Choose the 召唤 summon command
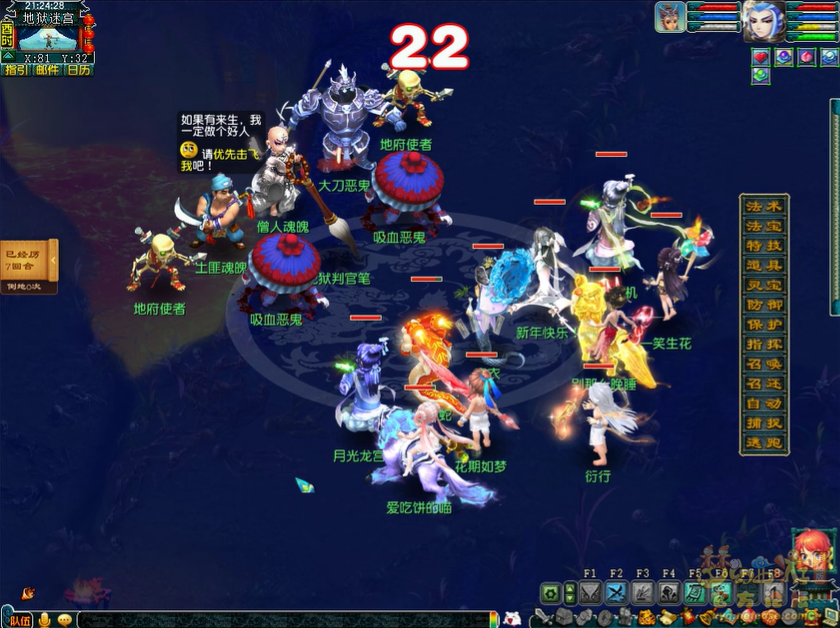This screenshot has height=628, width=840. click(764, 365)
